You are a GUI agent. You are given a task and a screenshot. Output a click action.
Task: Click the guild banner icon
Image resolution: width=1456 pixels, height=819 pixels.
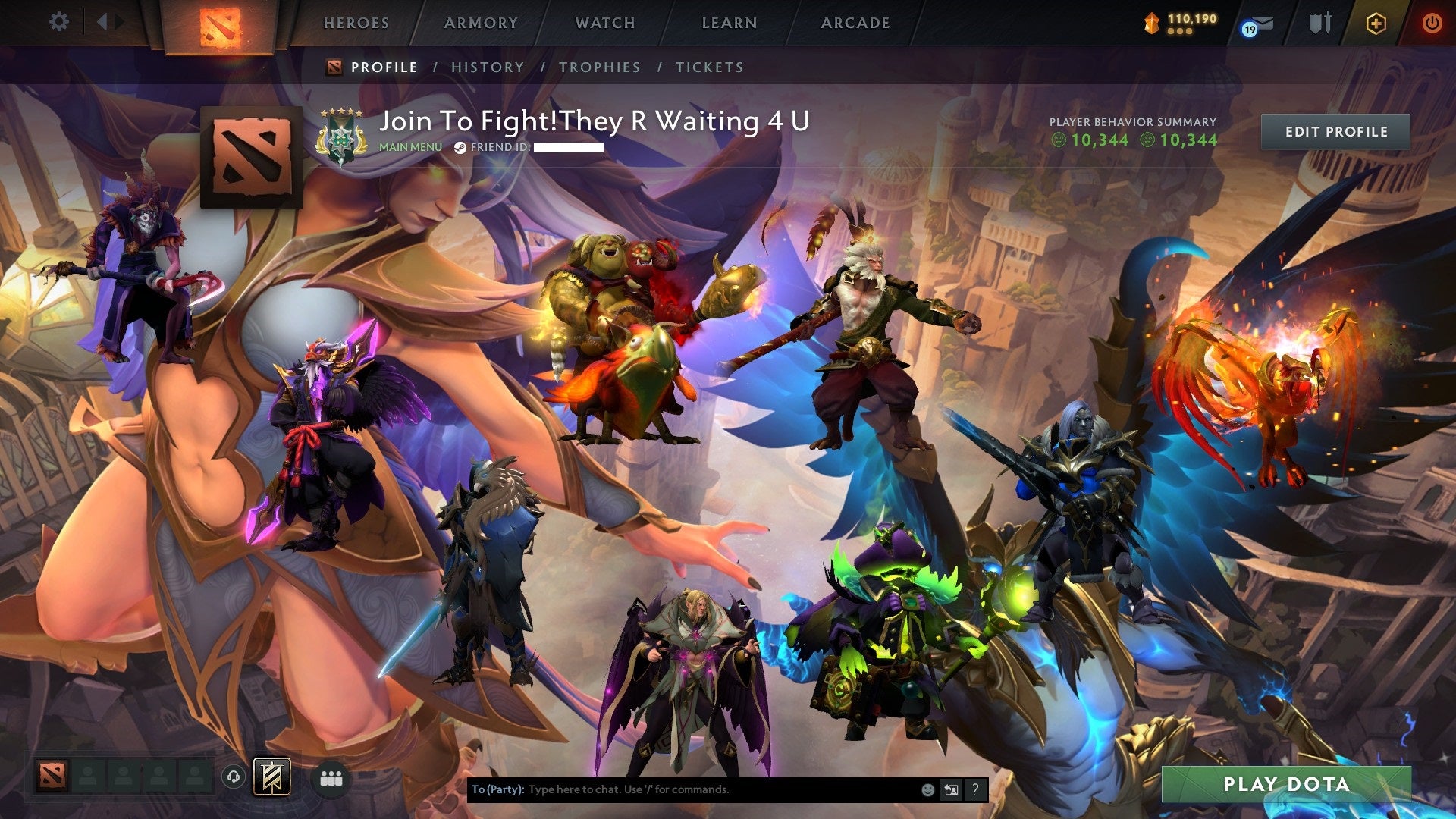271,777
